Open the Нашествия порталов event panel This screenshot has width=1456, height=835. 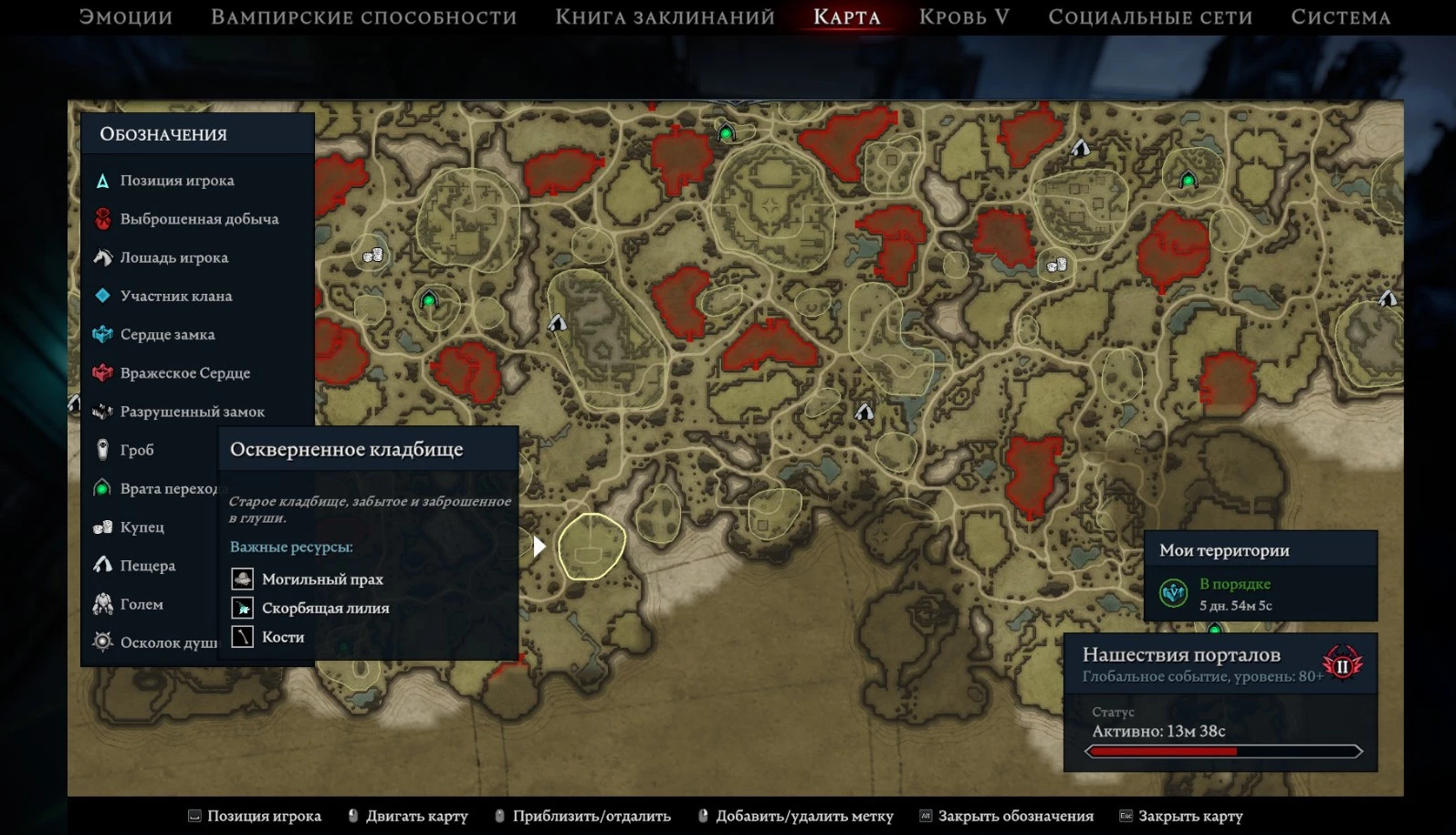click(x=1220, y=702)
